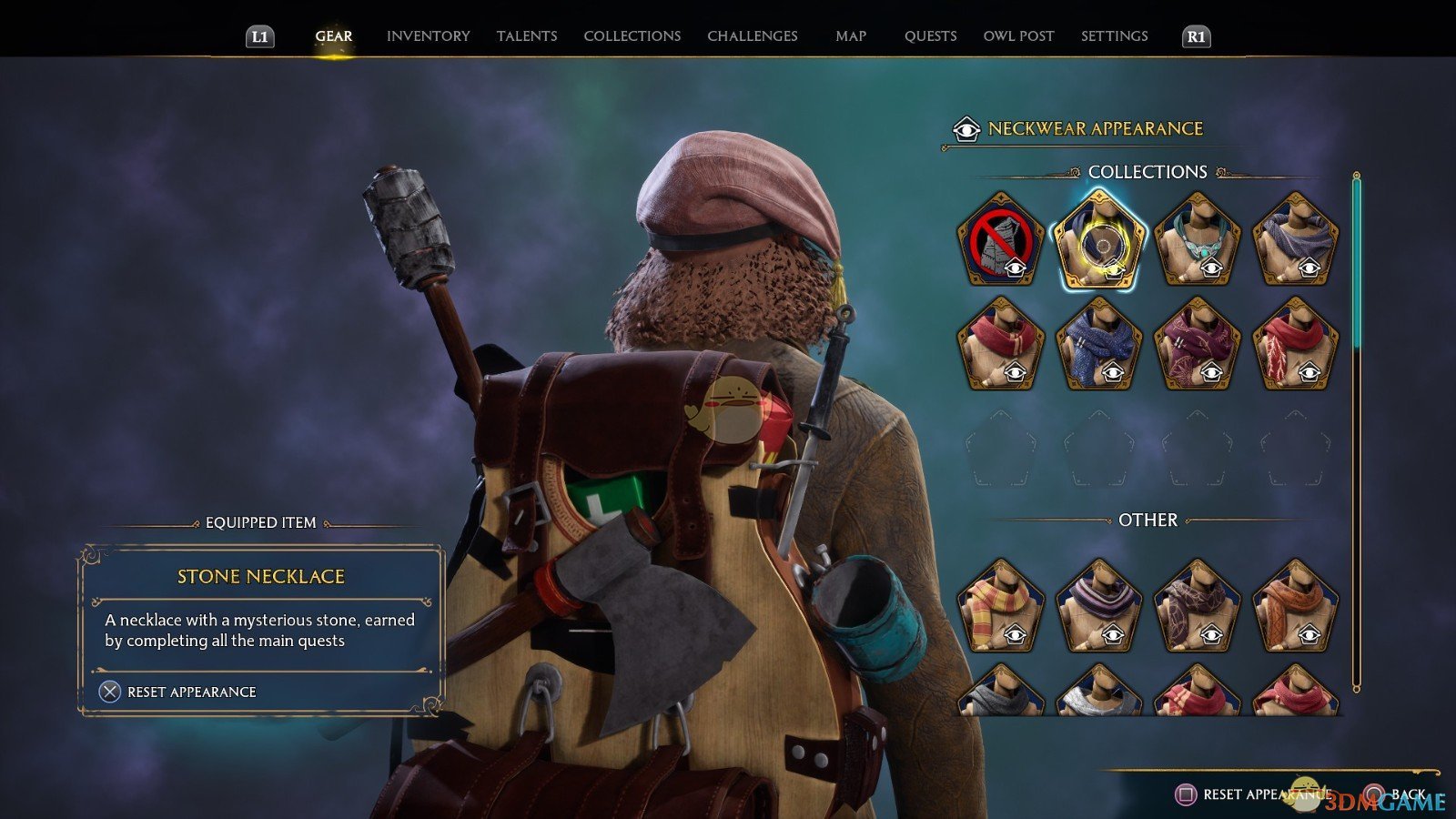Select the red and yellow striped scarf
This screenshot has height=819, width=1456.
pyautogui.click(x=1000, y=607)
